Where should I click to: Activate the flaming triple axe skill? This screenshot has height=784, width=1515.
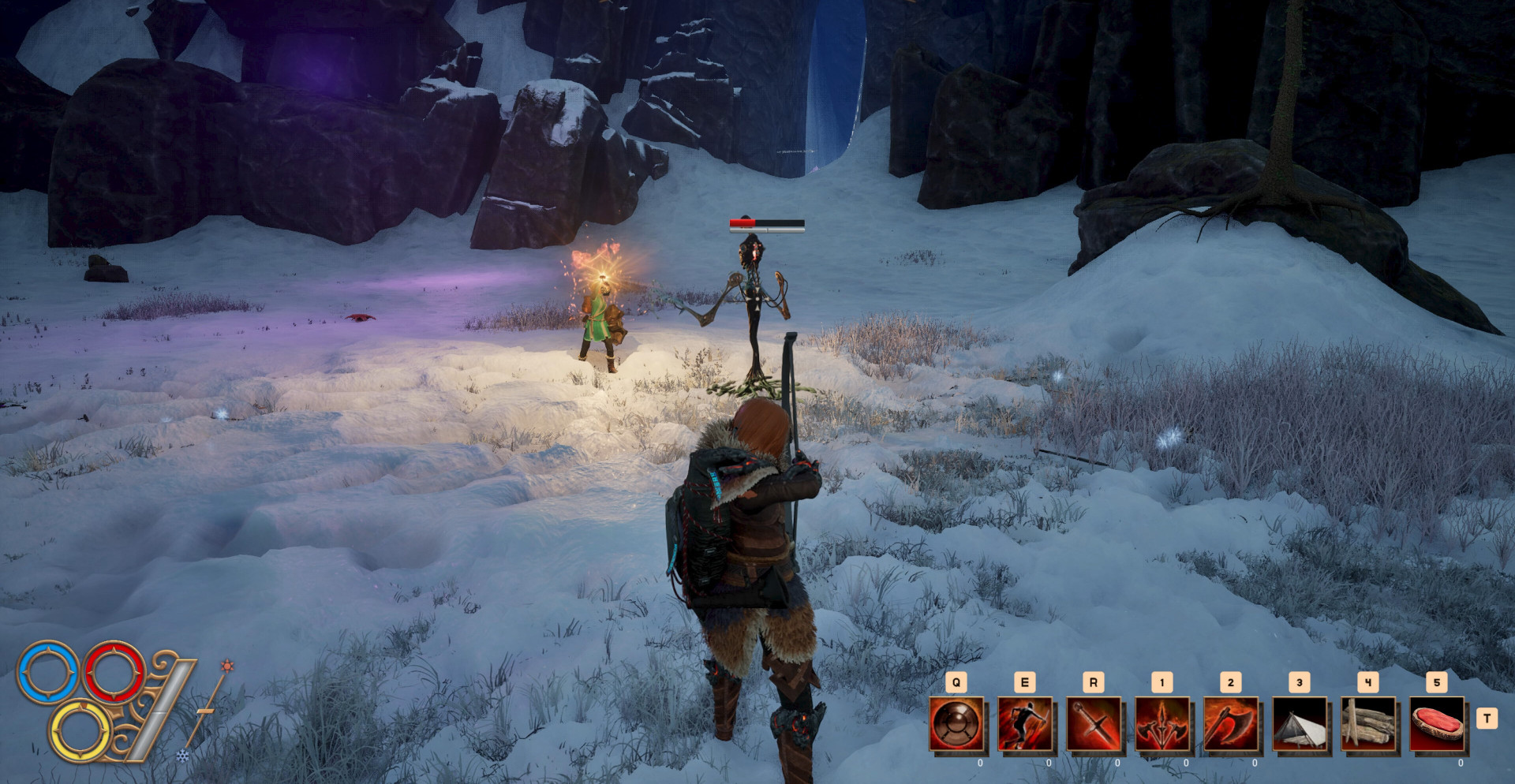1163,724
